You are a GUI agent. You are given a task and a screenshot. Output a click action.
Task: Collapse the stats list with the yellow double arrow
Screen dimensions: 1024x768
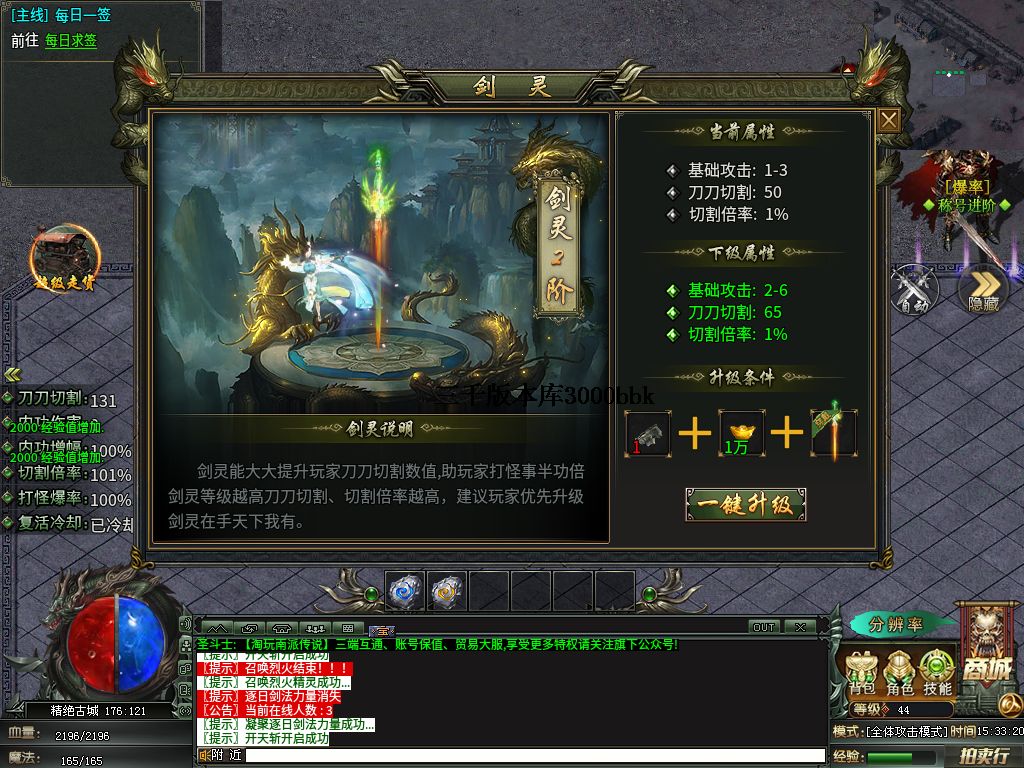click(x=12, y=375)
